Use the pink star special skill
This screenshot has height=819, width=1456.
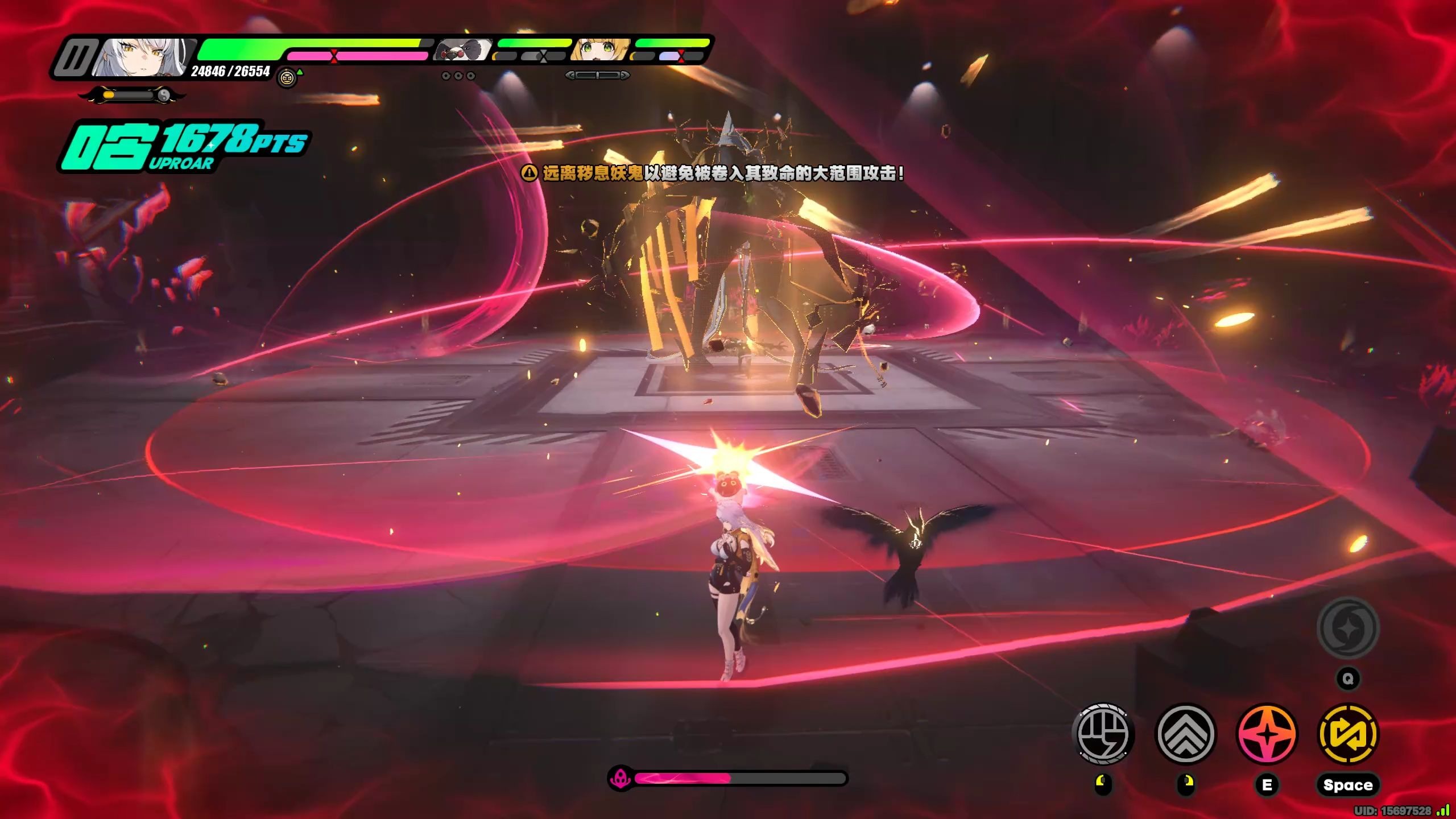pos(1267,734)
